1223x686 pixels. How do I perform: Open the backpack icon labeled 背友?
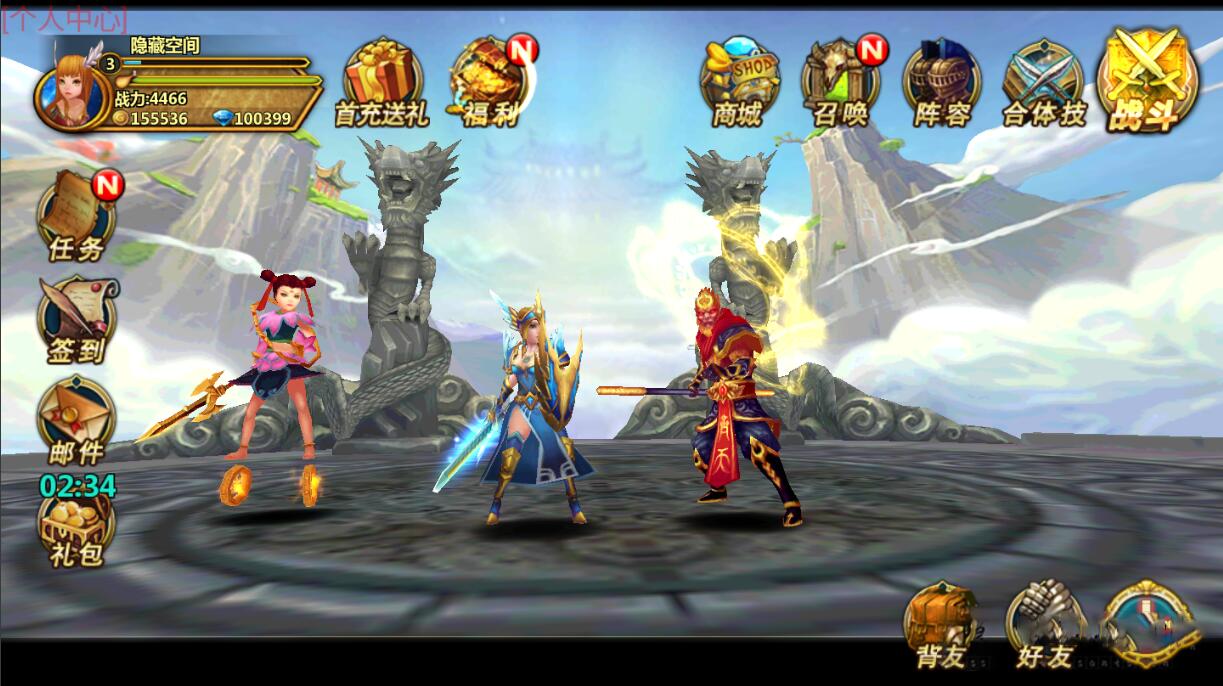point(942,624)
